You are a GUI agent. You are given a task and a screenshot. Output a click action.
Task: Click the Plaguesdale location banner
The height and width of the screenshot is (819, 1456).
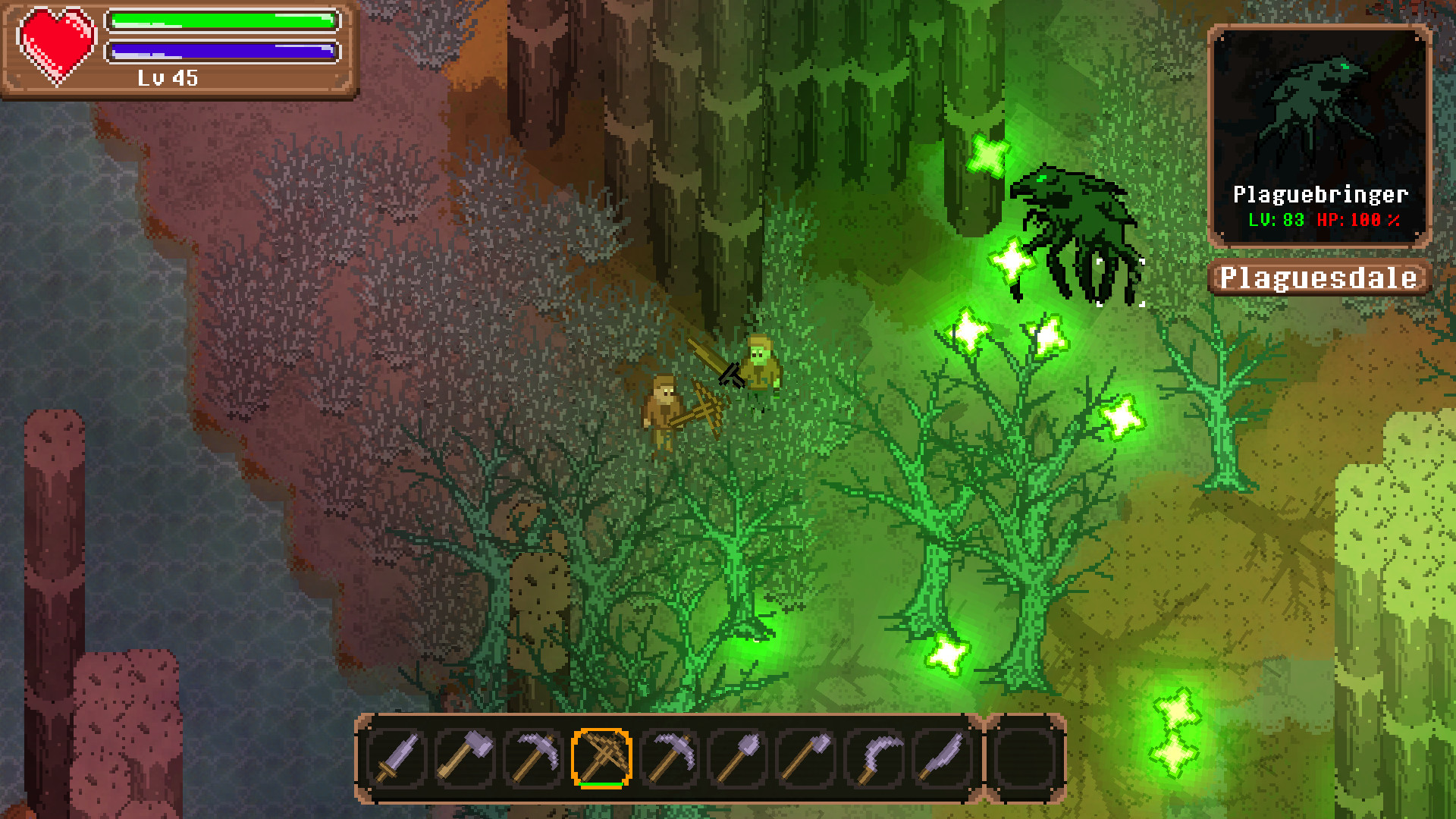pyautogui.click(x=1318, y=278)
